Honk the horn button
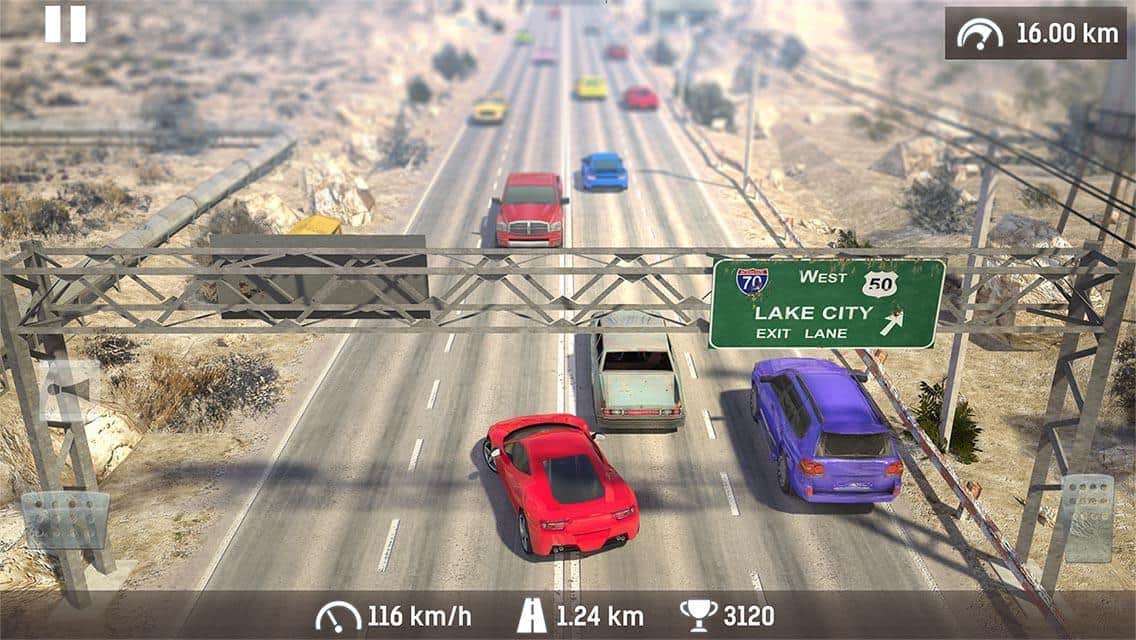 tap(68, 390)
